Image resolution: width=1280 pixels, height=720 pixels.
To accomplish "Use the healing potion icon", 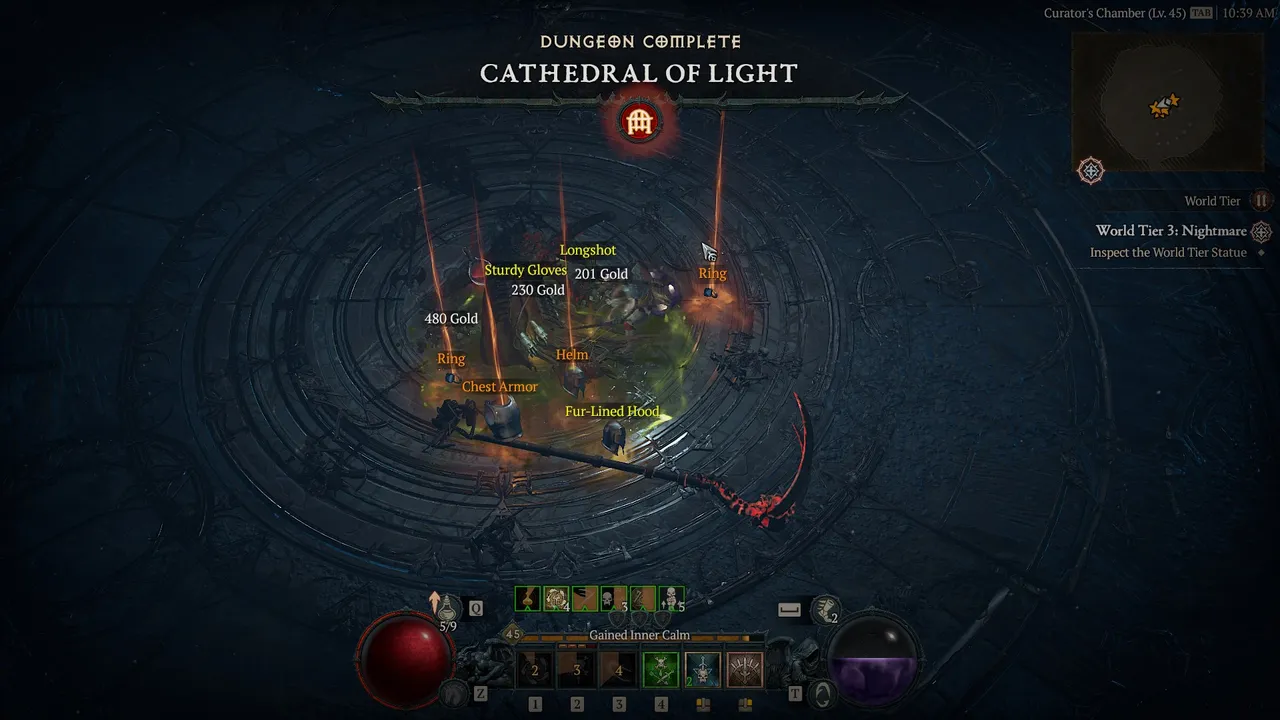I will click(x=447, y=607).
